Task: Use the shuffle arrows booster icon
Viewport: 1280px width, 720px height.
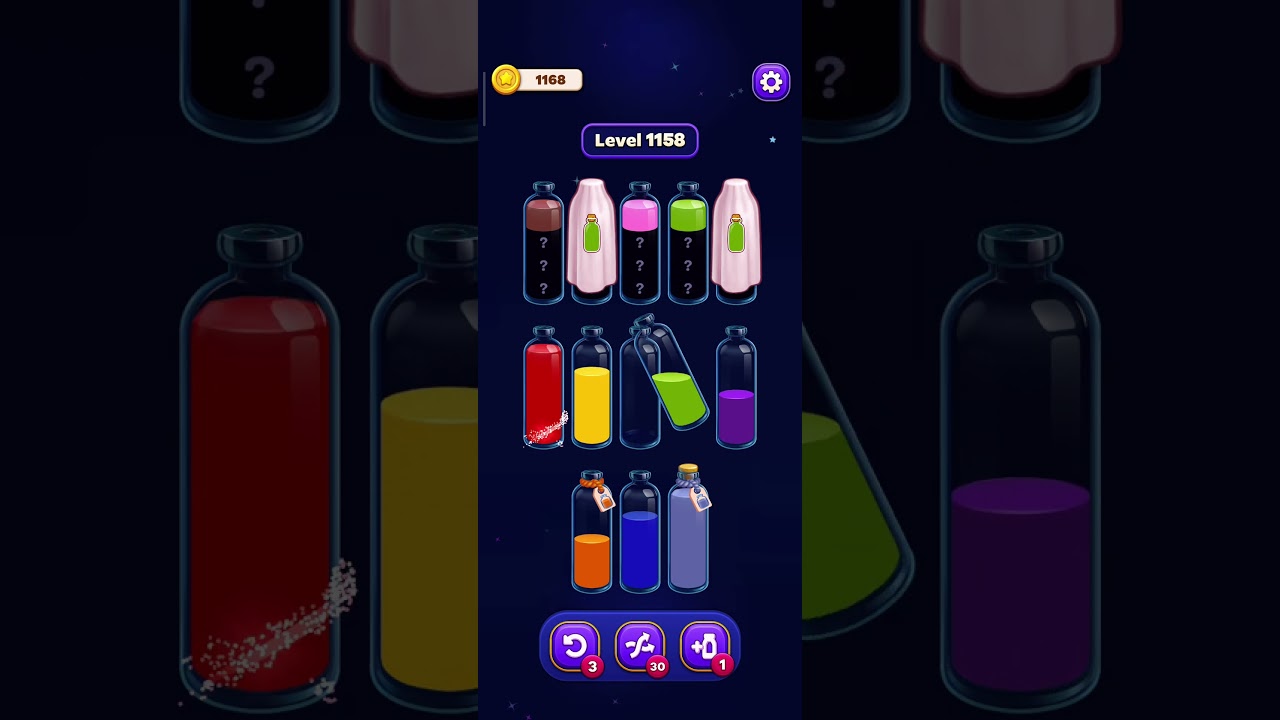Action: tap(641, 646)
